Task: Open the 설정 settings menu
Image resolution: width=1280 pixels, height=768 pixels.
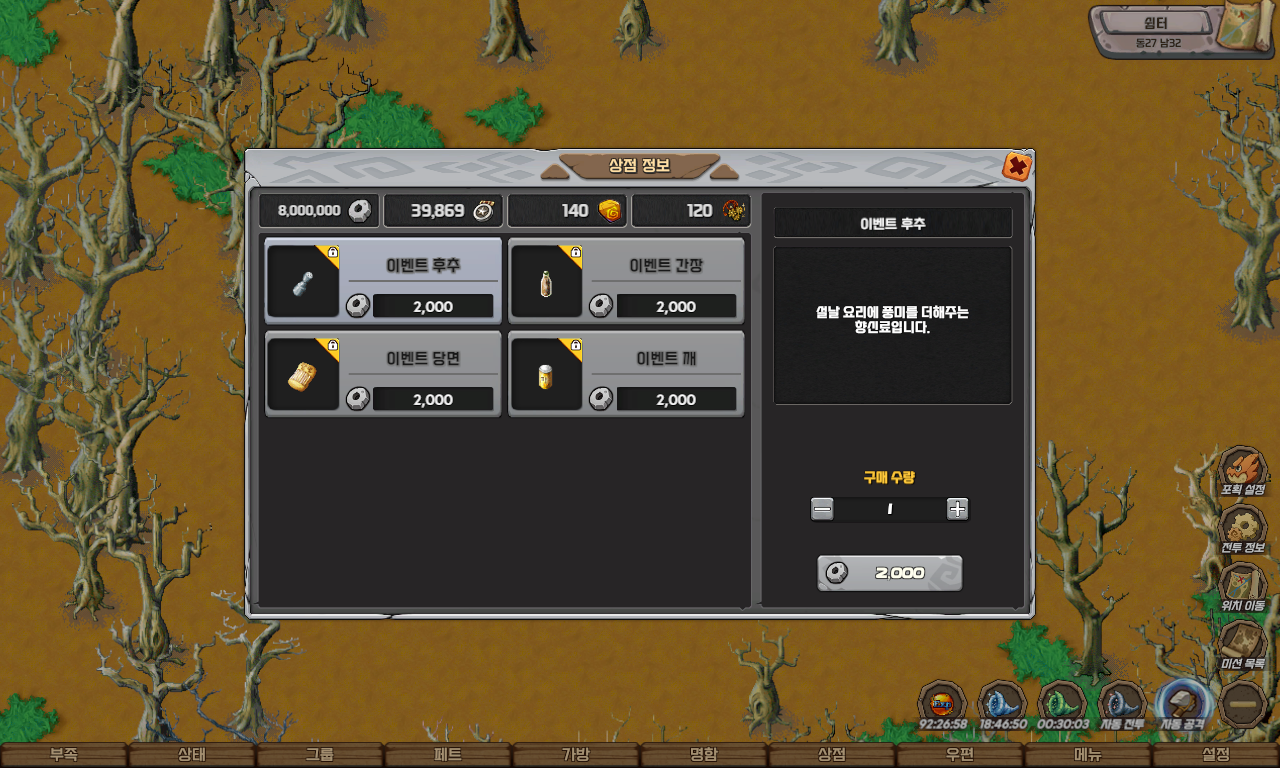Action: (1216, 755)
